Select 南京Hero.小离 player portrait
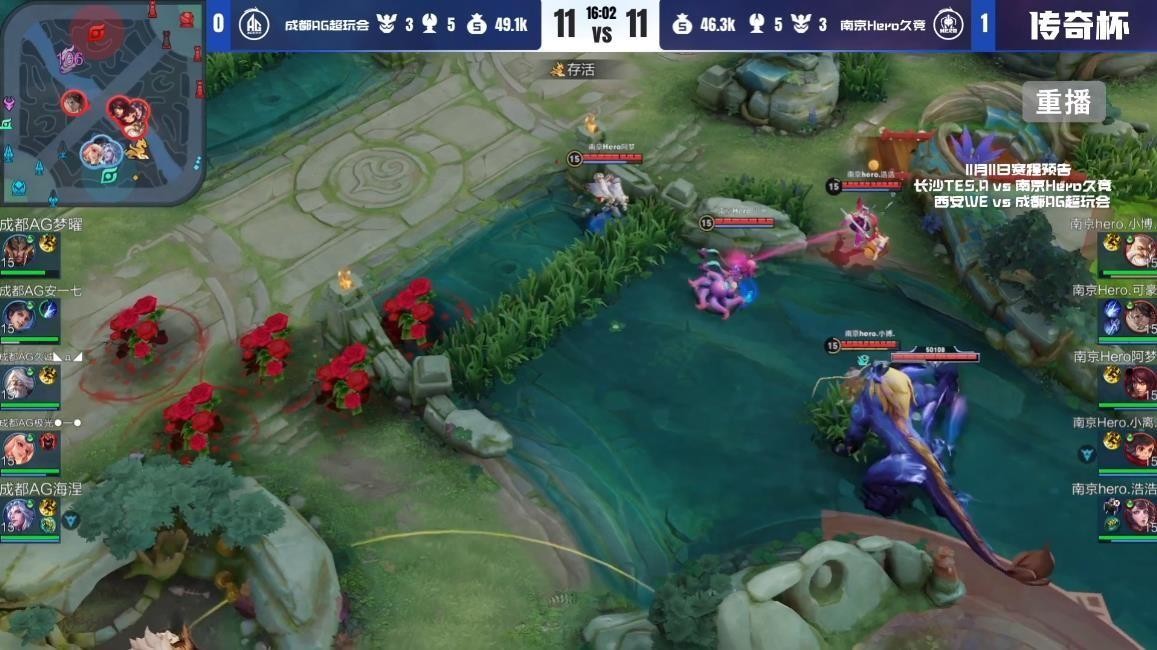1157x650 pixels. pyautogui.click(x=1140, y=449)
